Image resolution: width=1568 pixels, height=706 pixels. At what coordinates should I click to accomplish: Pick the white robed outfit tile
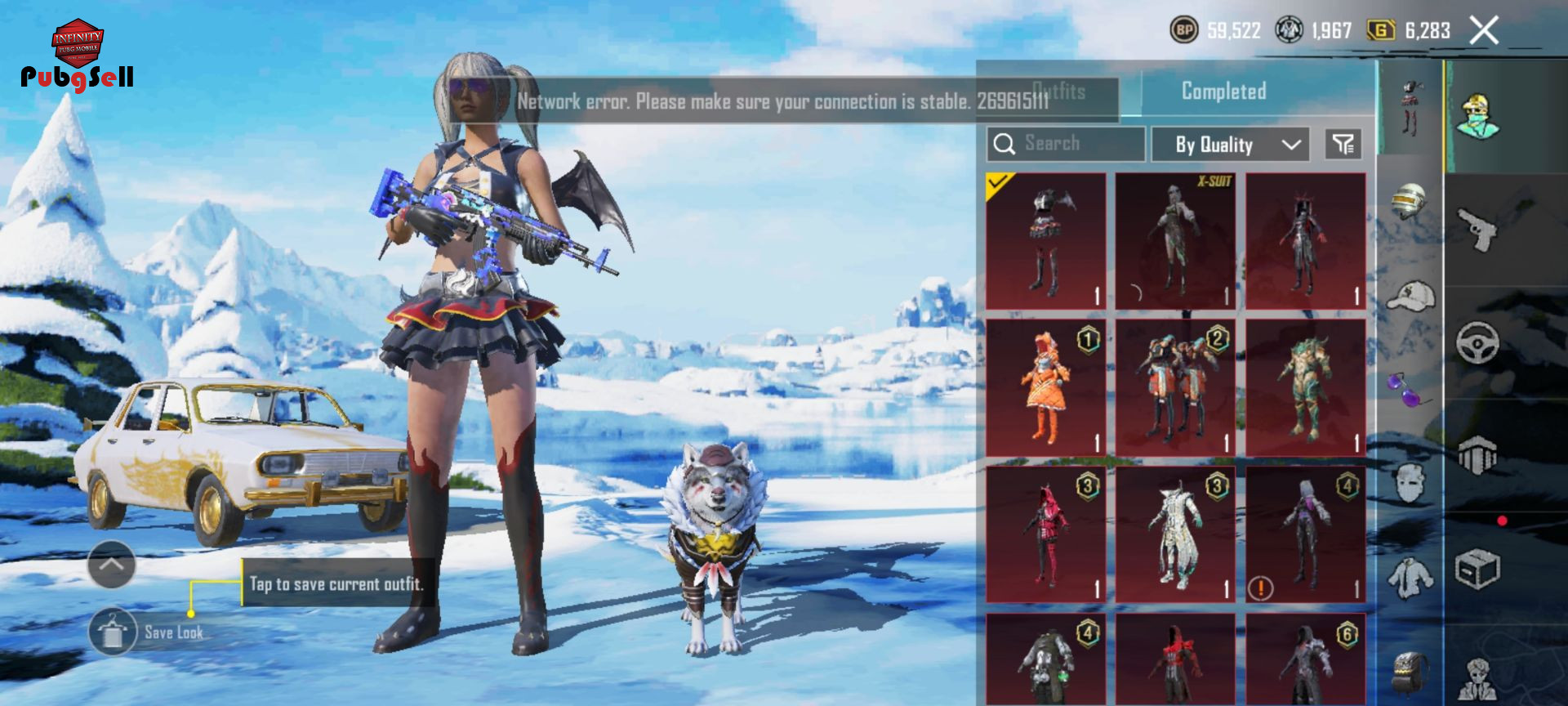[x=1175, y=534]
